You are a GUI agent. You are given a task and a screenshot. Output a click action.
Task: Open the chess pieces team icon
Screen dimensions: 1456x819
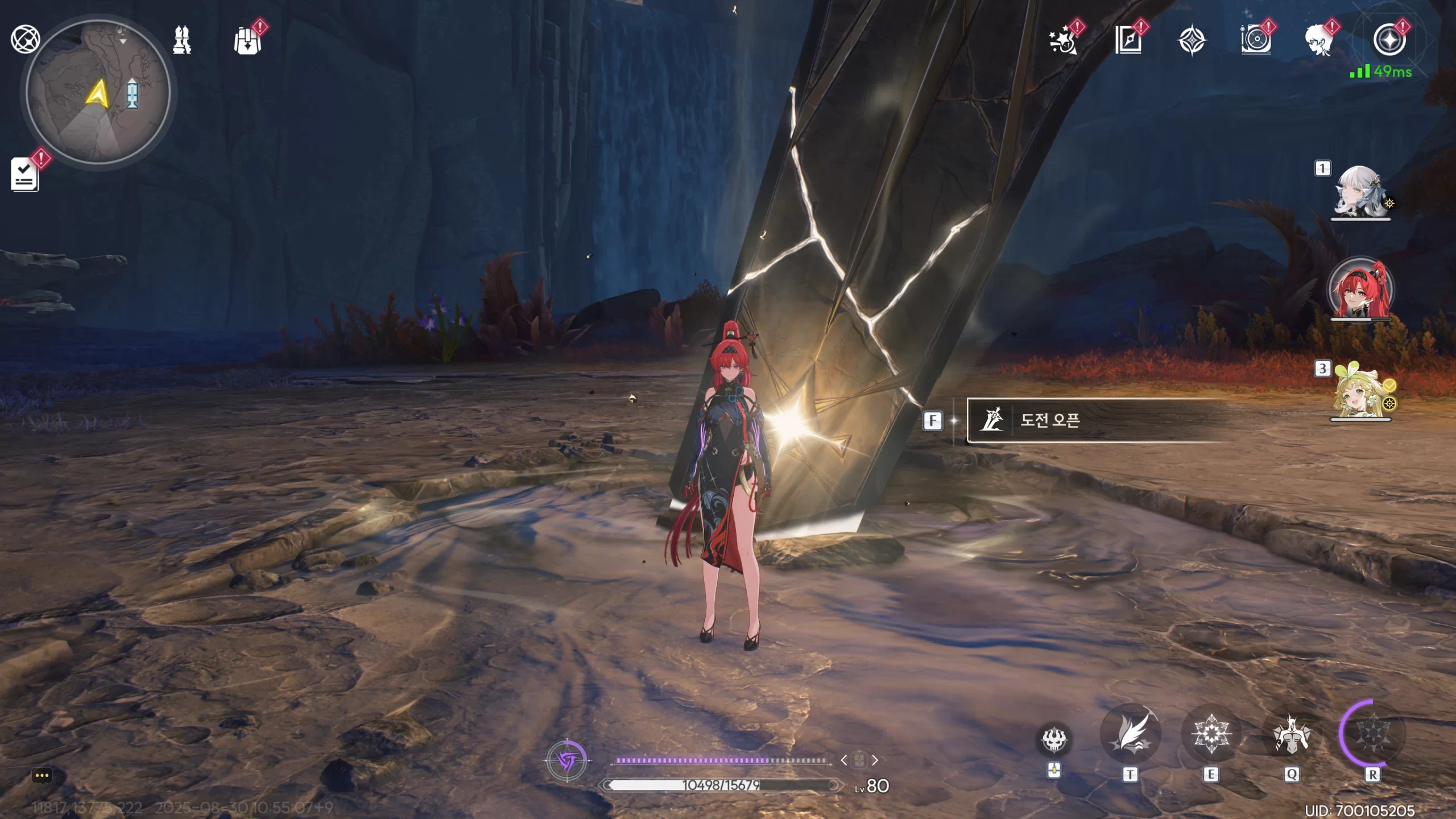coord(182,40)
